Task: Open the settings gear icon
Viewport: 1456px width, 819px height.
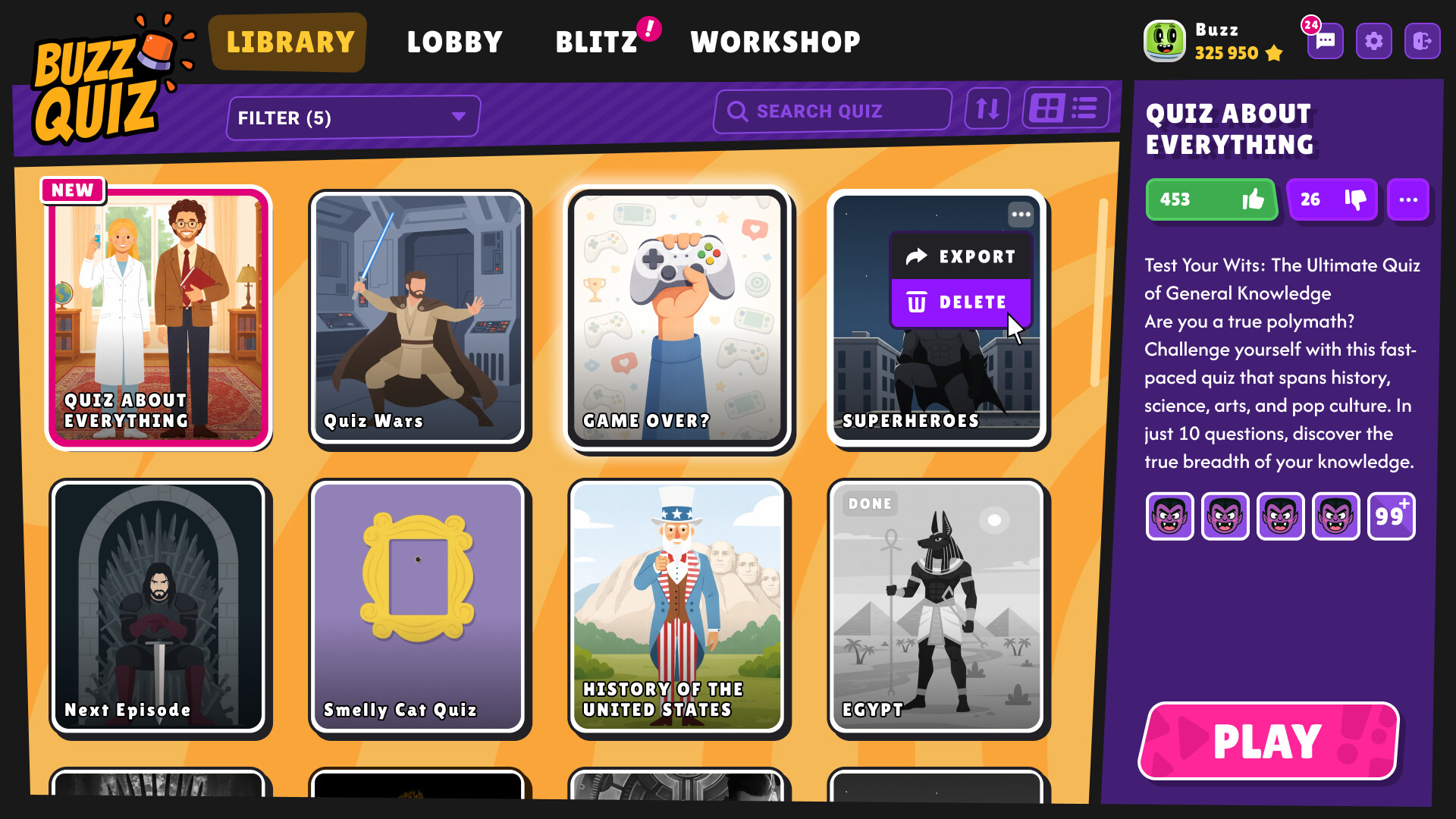Action: [x=1373, y=41]
